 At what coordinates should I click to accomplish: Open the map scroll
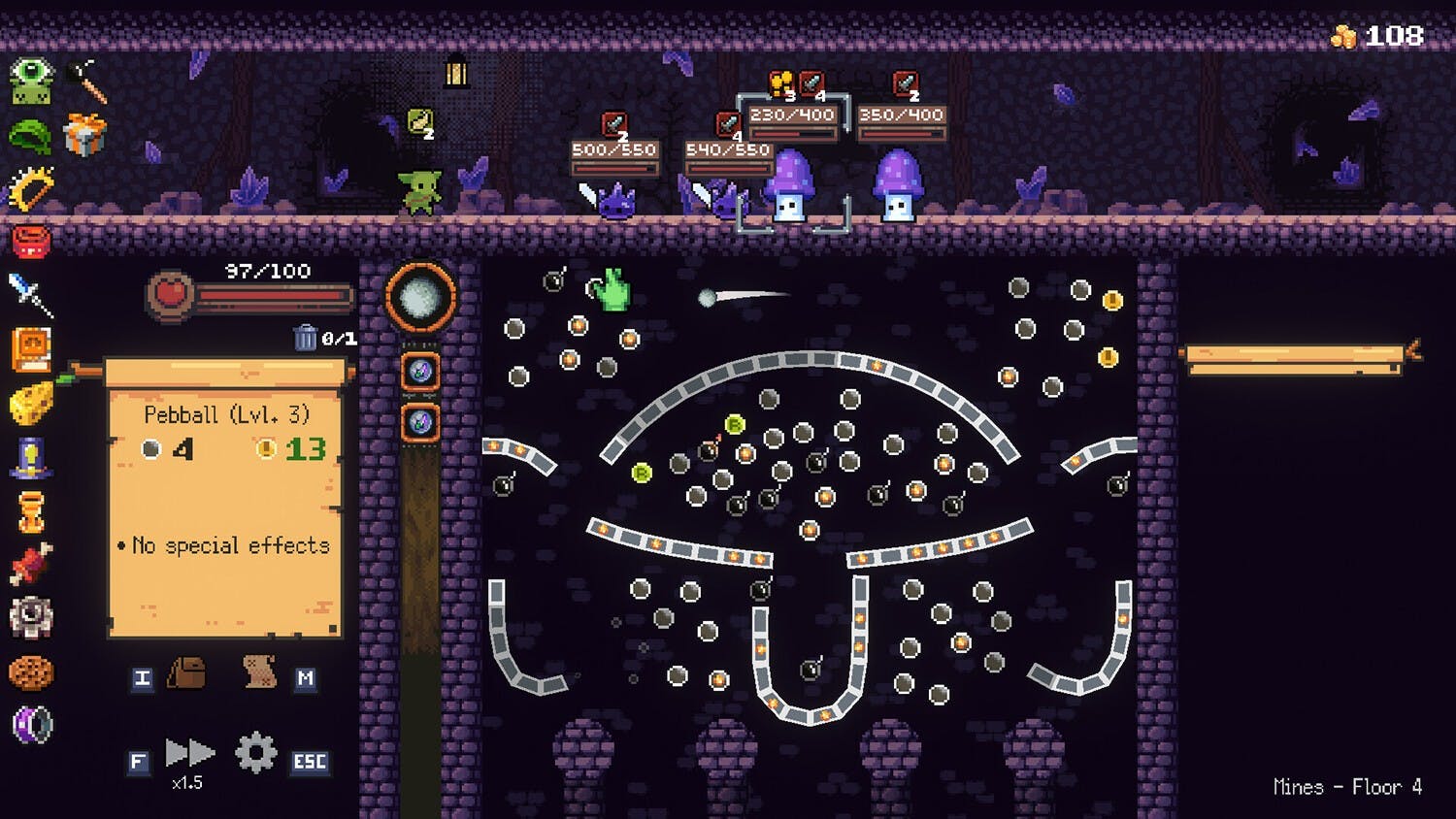click(x=259, y=672)
